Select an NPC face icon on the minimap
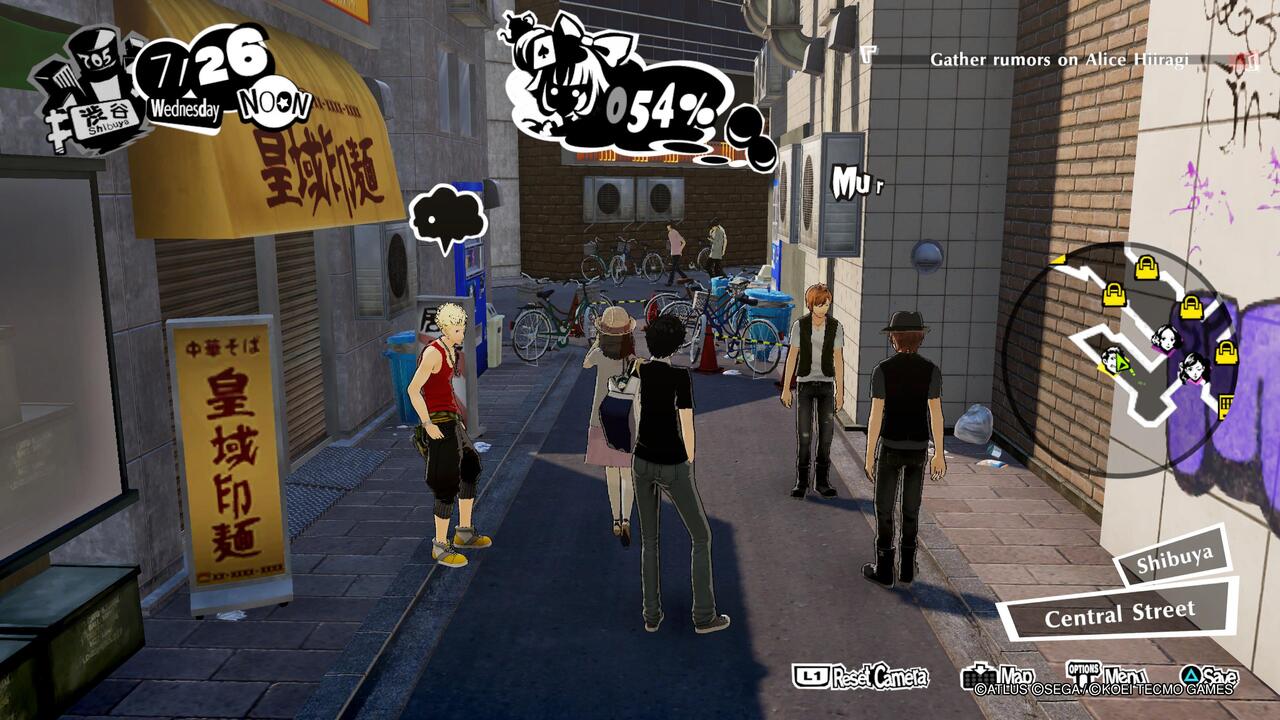Screen dimensions: 1280x720 point(1165,337)
